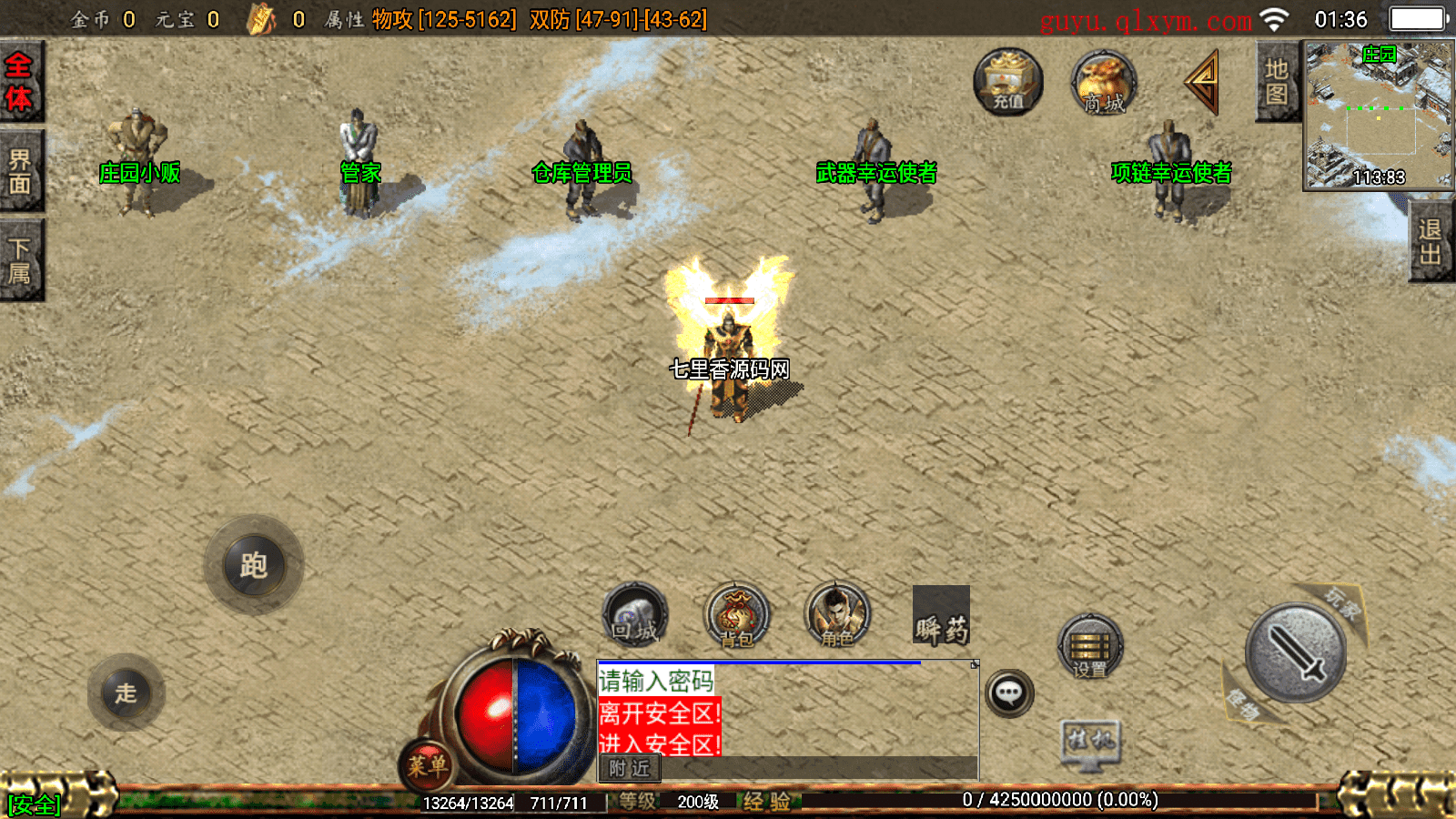Tap the sword attack button
This screenshot has width=1456, height=819.
1295,652
